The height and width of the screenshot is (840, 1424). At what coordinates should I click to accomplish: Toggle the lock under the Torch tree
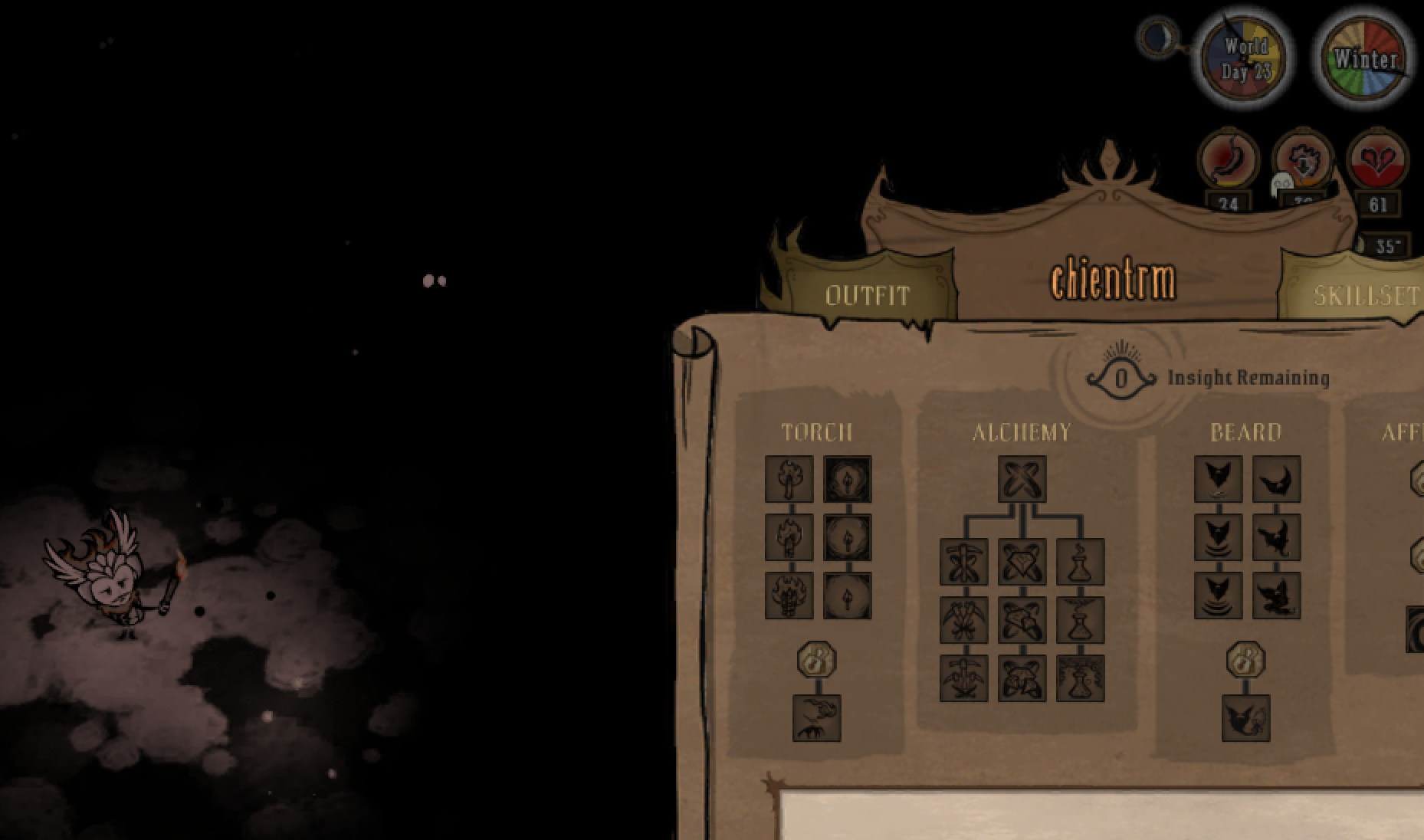pos(816,659)
